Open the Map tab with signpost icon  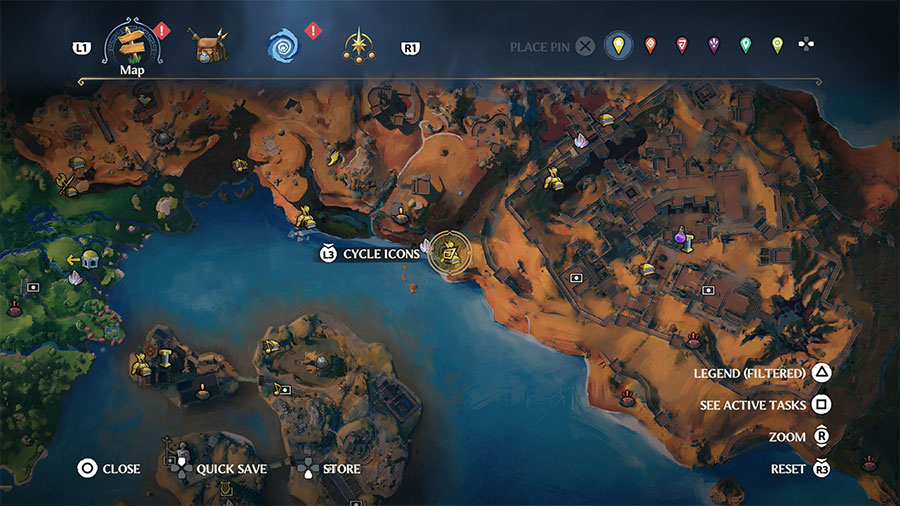coord(132,43)
